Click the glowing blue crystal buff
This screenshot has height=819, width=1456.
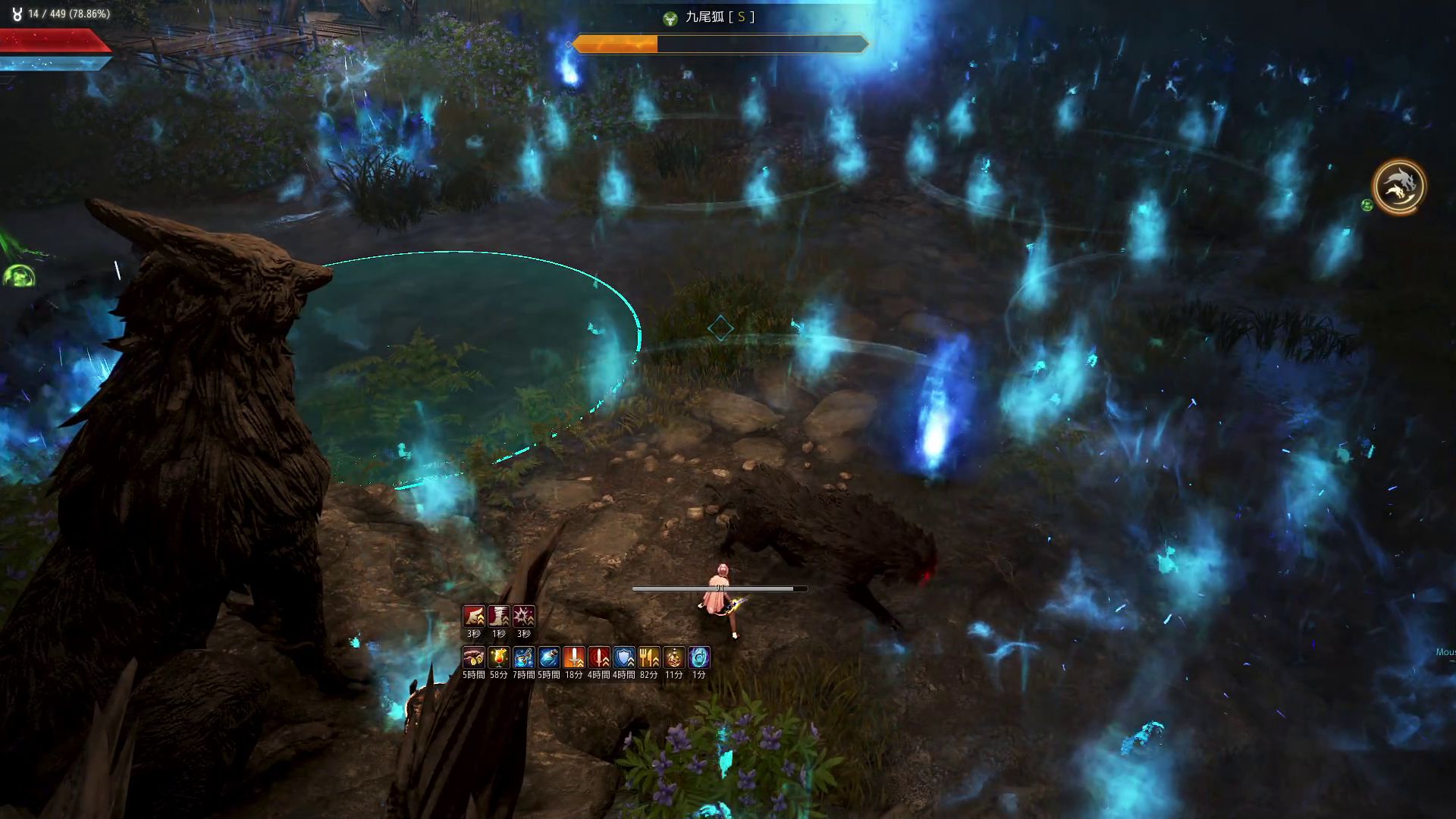699,657
